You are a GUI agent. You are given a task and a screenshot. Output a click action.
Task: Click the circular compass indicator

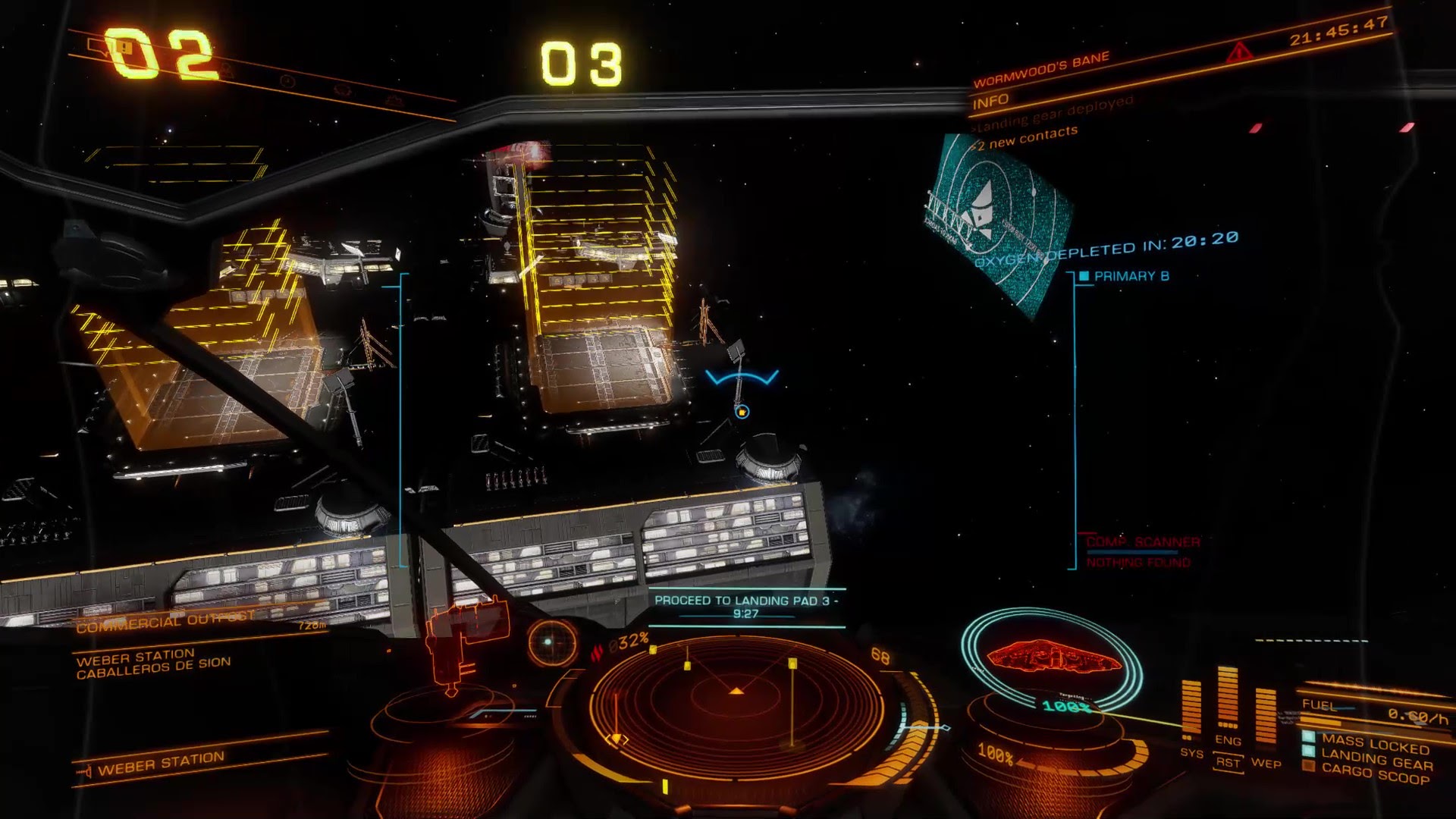pyautogui.click(x=552, y=642)
